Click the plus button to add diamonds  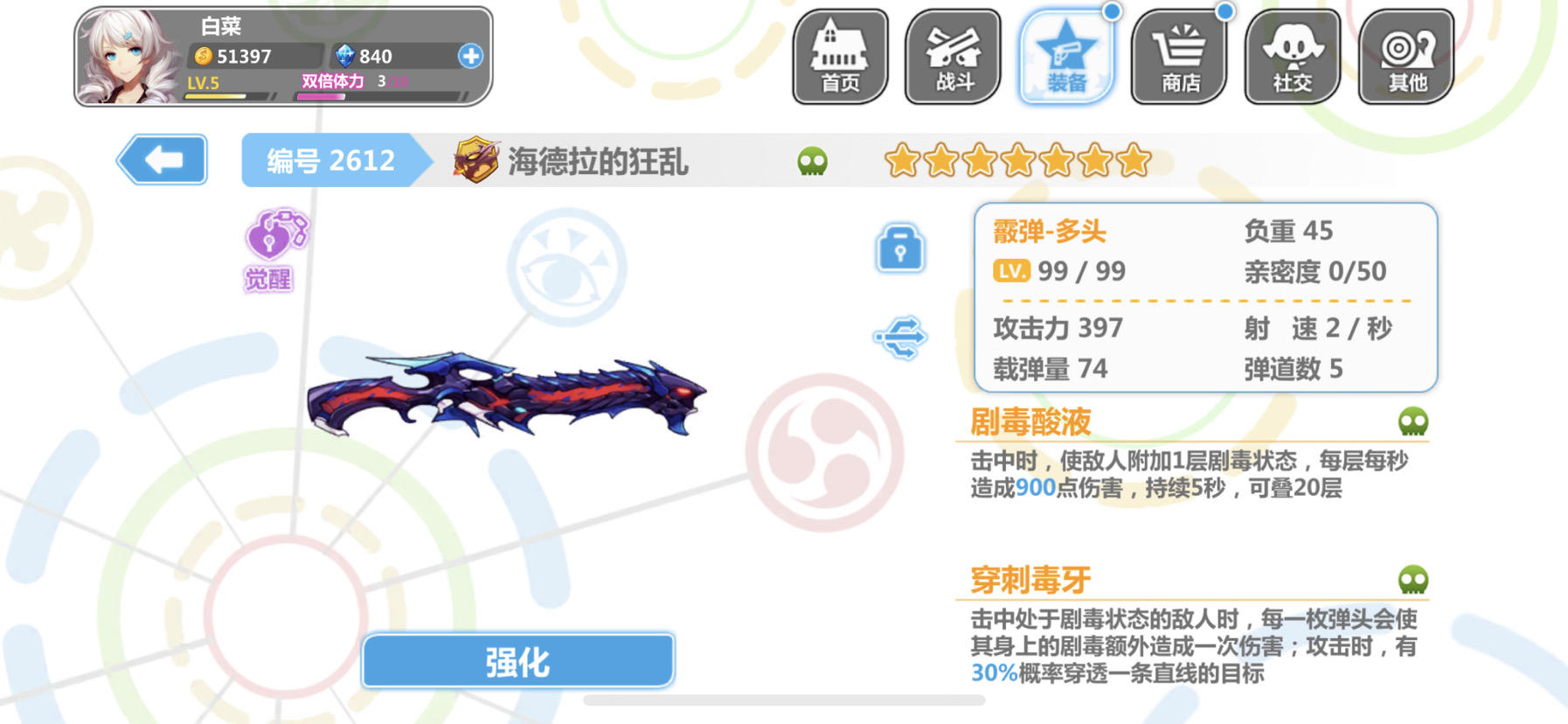pyautogui.click(x=470, y=57)
